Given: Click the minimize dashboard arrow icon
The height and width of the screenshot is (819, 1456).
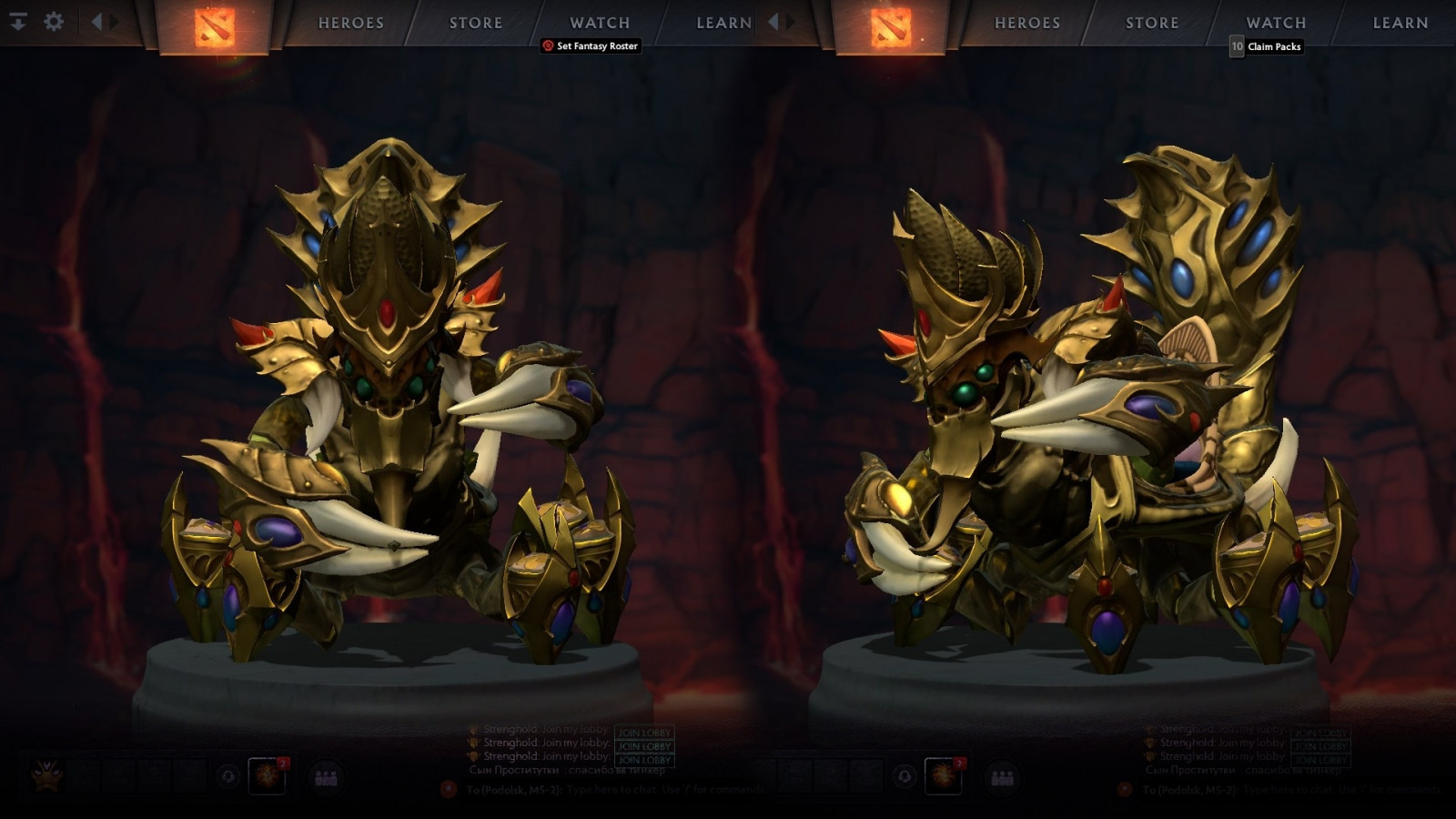Looking at the screenshot, I should coord(18,21).
